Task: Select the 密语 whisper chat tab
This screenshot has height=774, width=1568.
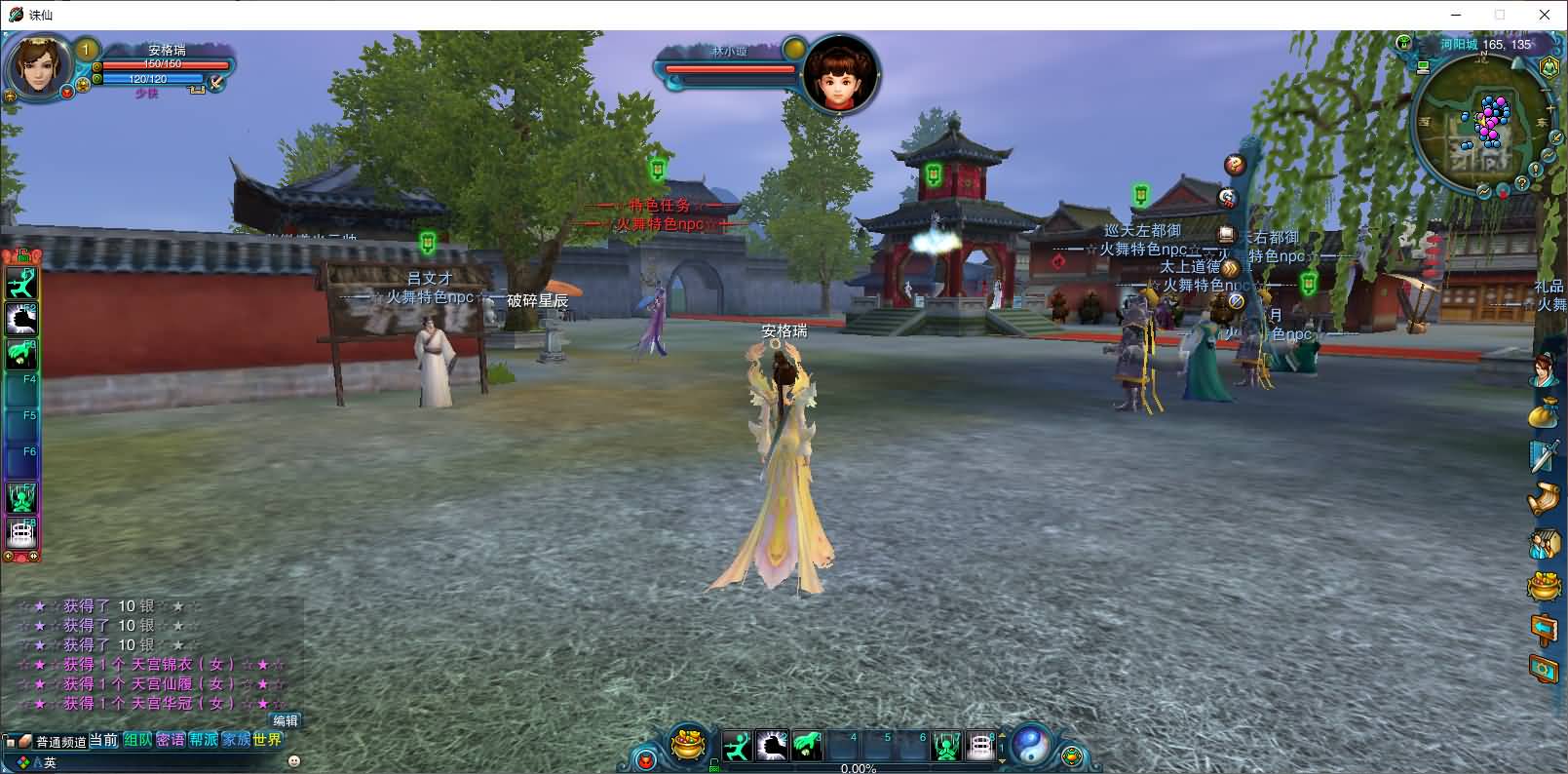Action: point(171,740)
